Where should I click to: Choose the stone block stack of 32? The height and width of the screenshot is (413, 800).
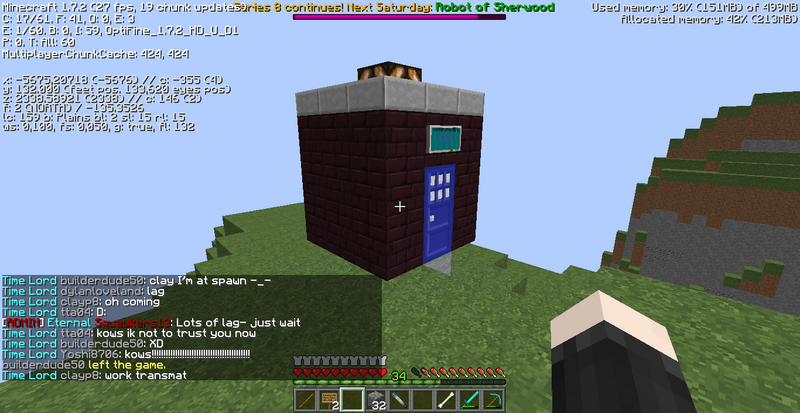pos(376,400)
